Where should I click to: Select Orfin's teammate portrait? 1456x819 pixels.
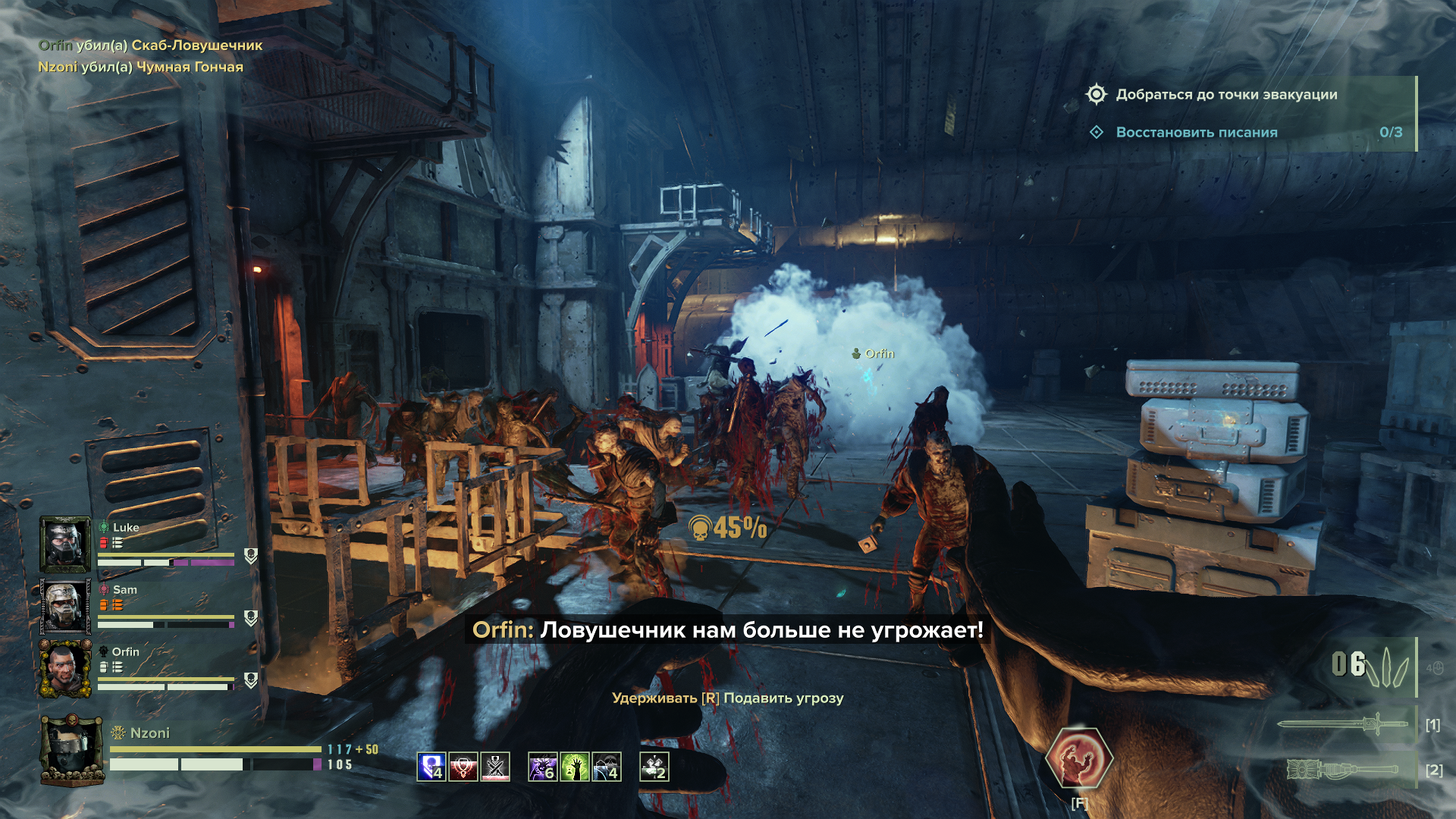tap(65, 668)
